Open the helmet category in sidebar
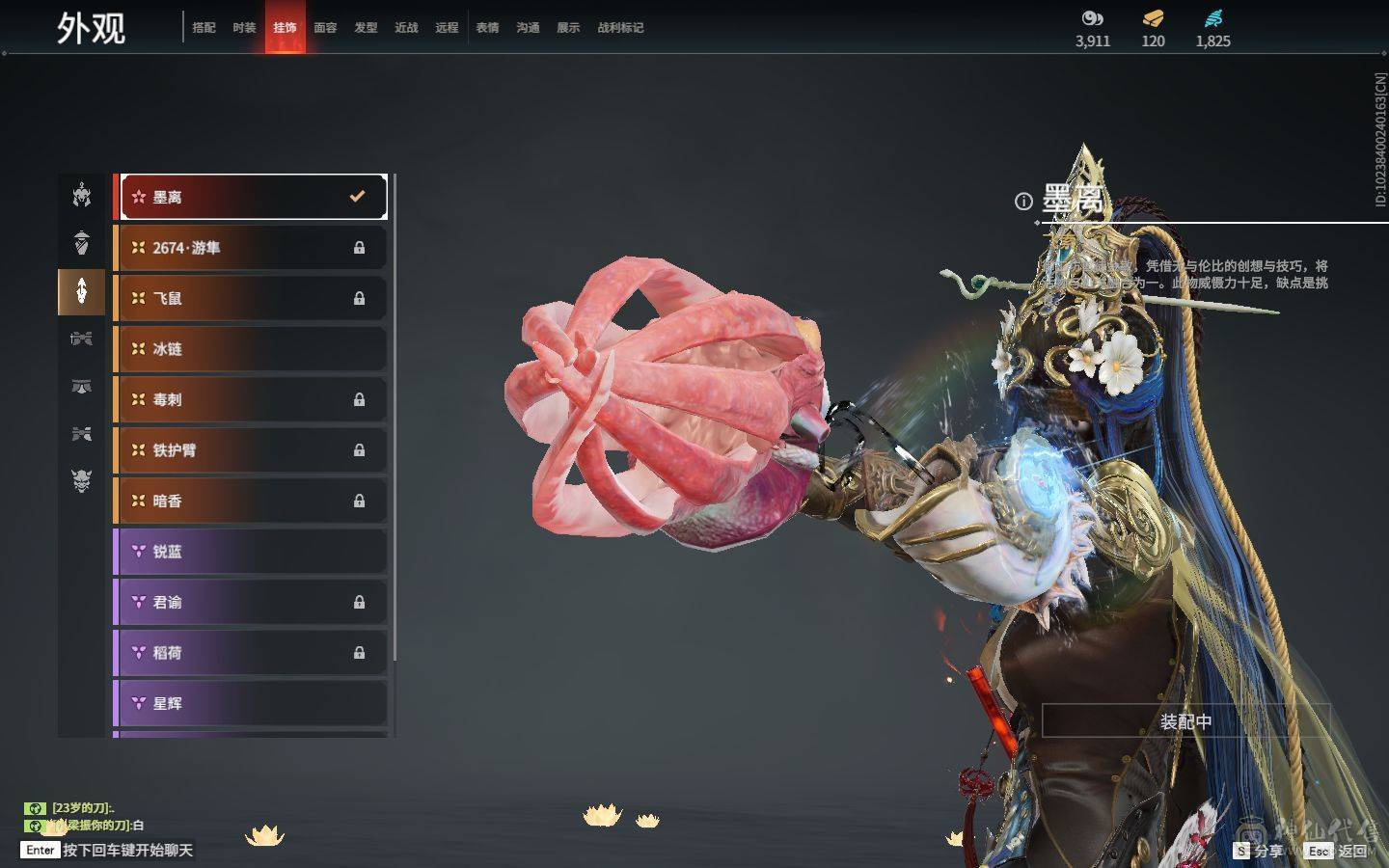Viewport: 1389px width, 868px height. 82,196
